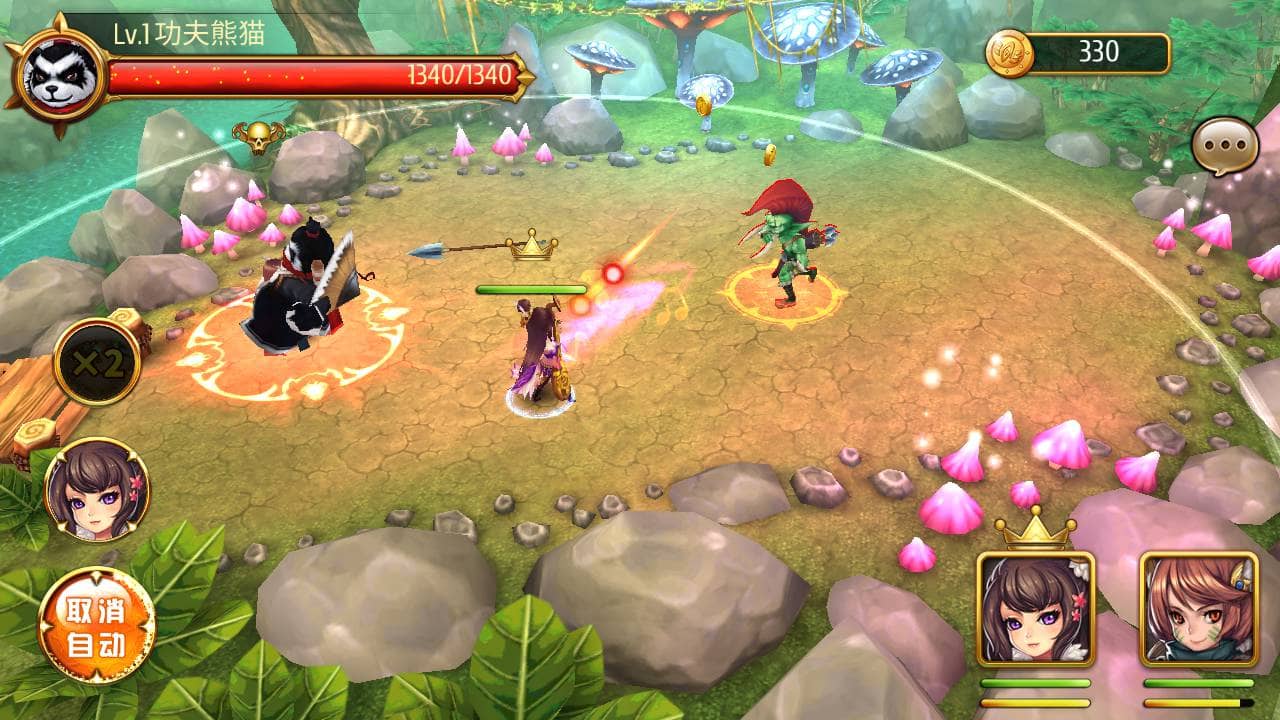Toggle the ×2 battle speed button
This screenshot has height=720, width=1280.
(97, 363)
